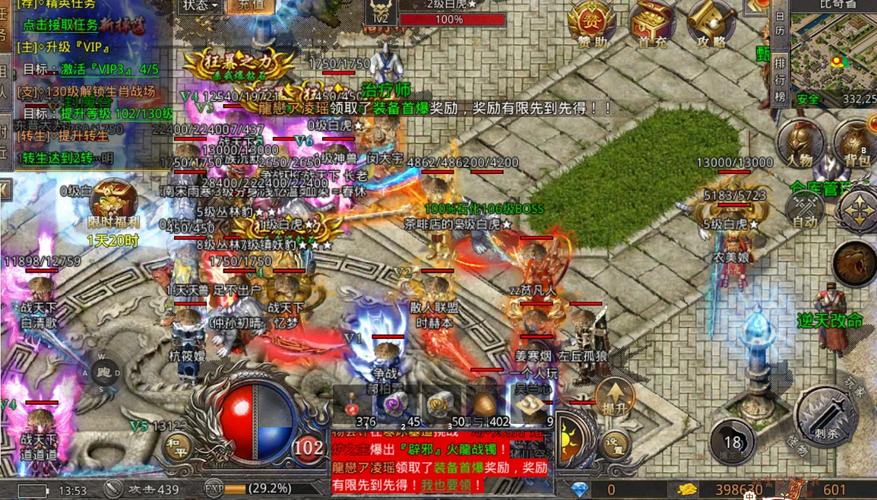Toggle the 和平 peace attack mode
The width and height of the screenshot is (877, 500).
[179, 441]
